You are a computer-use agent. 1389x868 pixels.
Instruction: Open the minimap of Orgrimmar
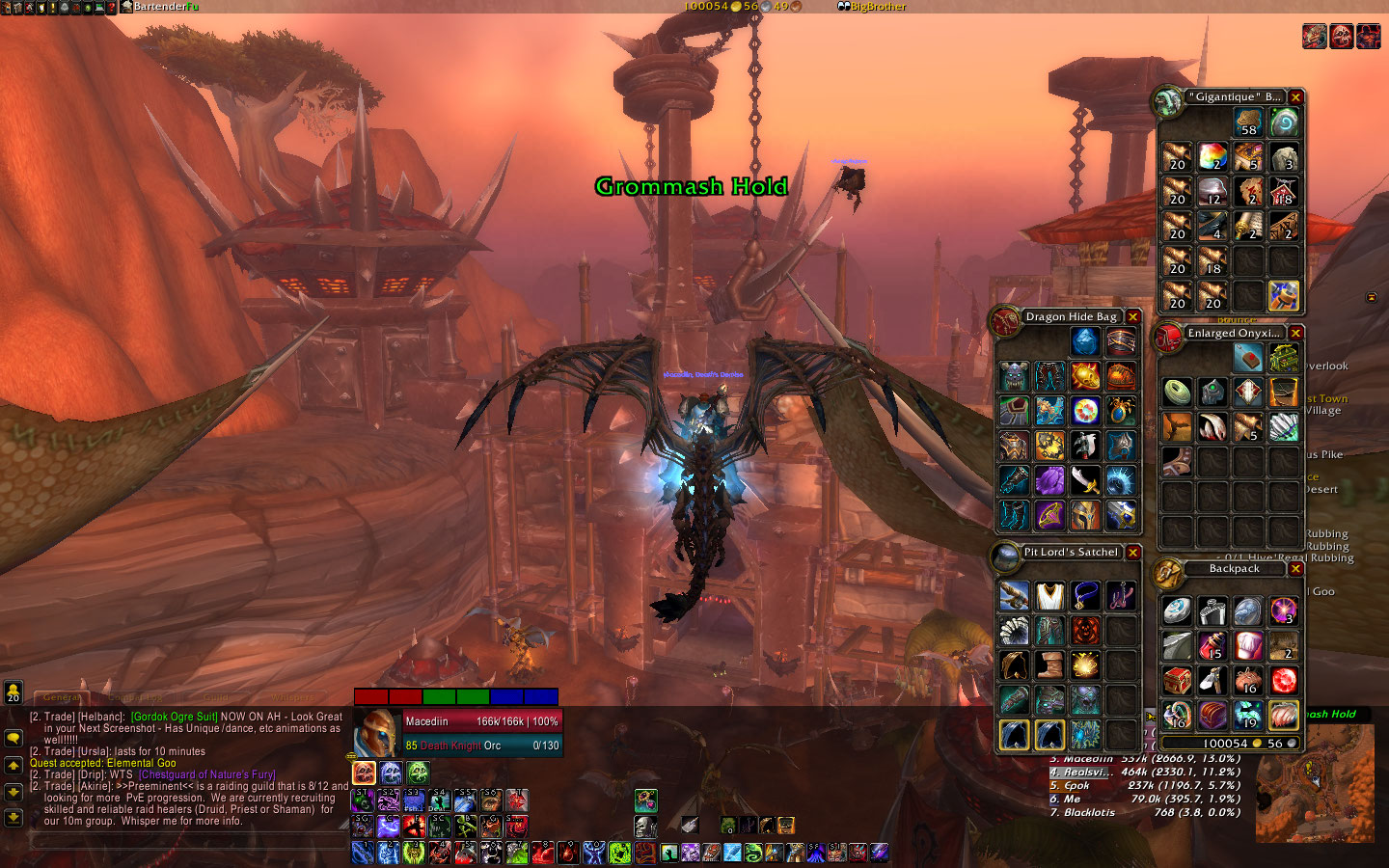1315,781
